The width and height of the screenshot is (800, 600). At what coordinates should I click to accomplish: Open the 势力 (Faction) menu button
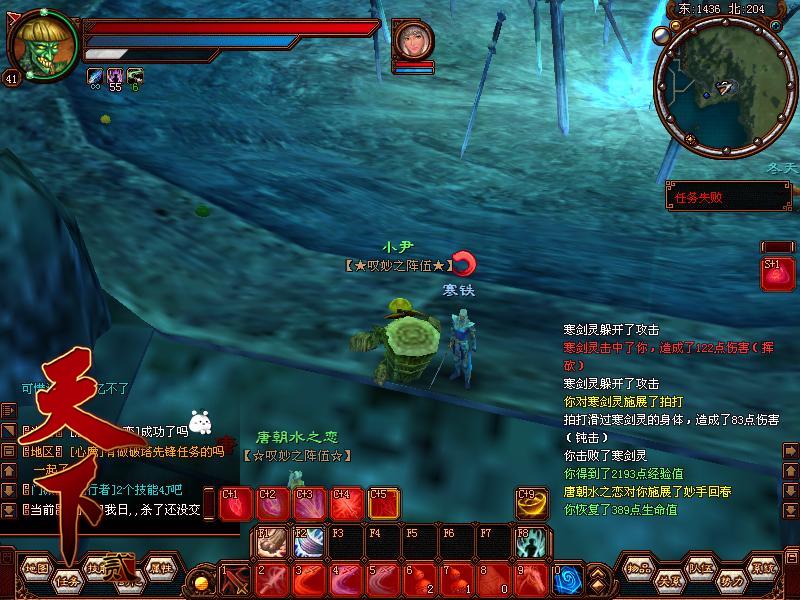[x=732, y=580]
